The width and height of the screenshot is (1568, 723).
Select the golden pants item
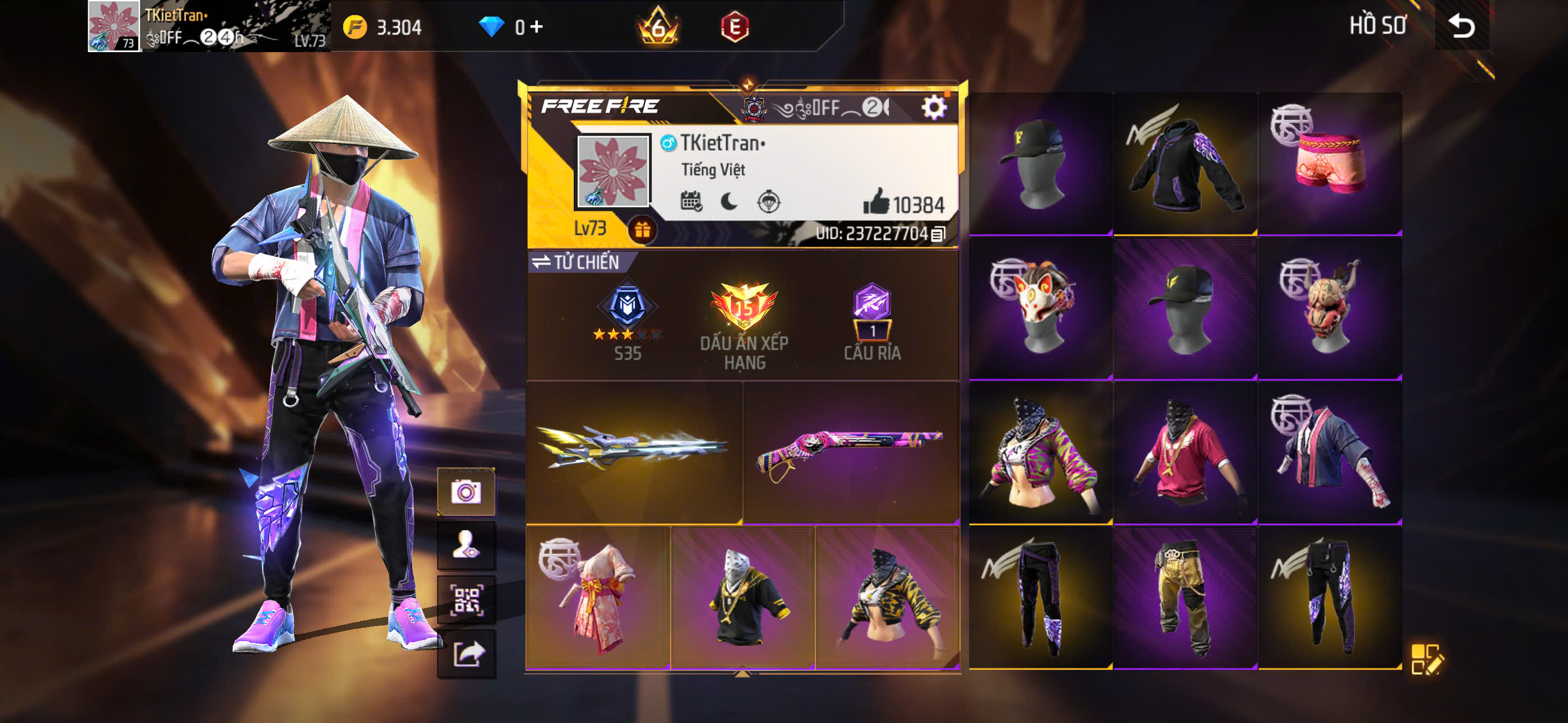(x=1184, y=597)
